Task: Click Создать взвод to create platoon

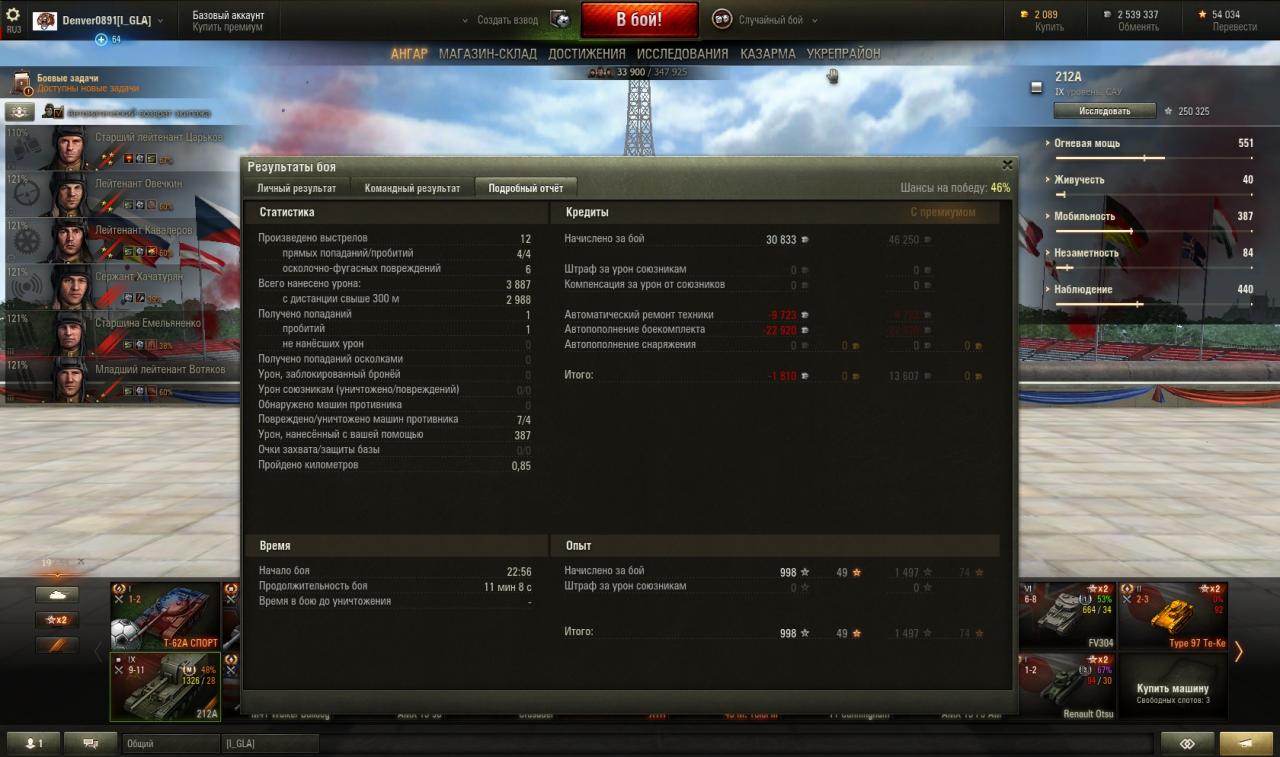Action: point(507,20)
